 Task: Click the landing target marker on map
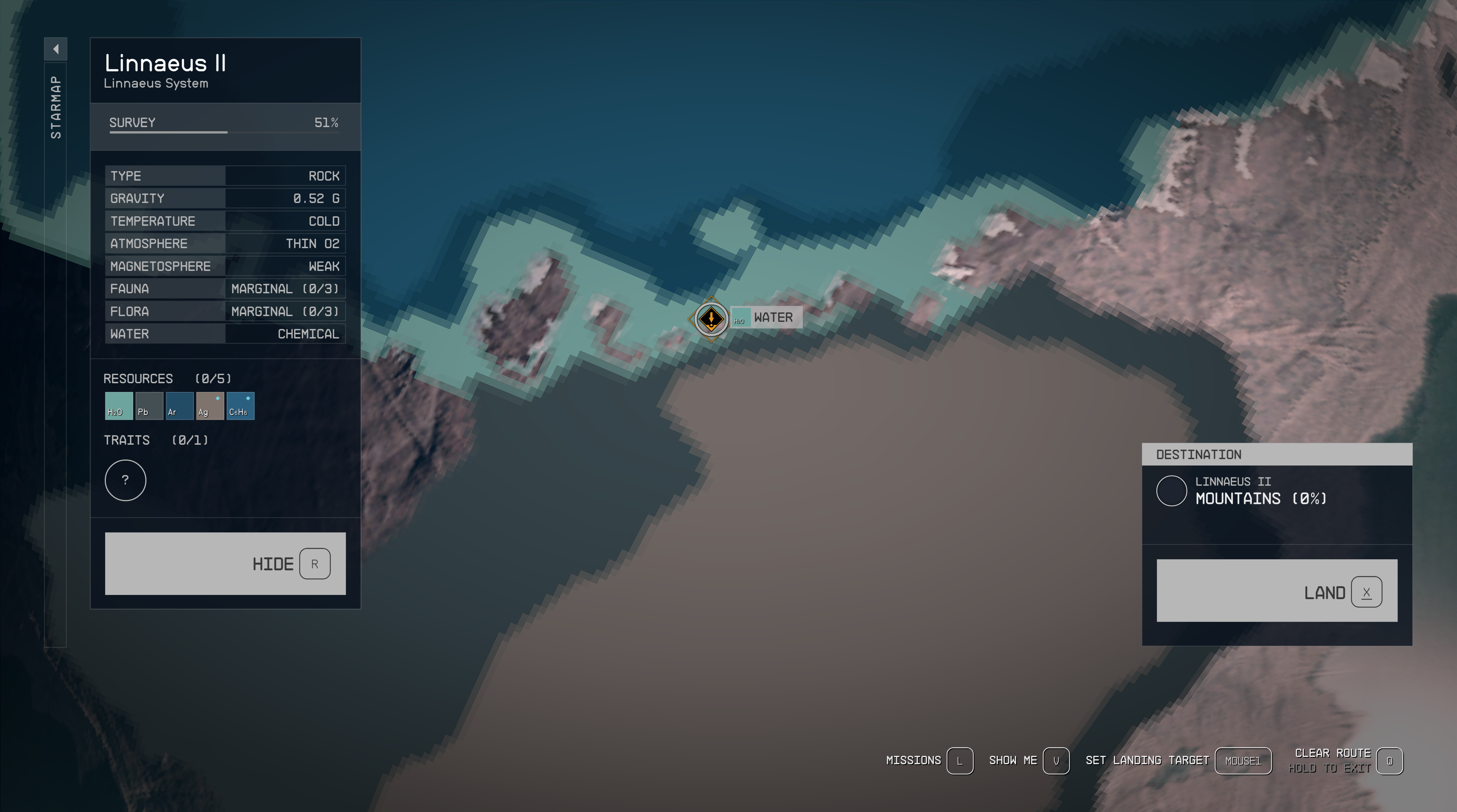(x=711, y=319)
